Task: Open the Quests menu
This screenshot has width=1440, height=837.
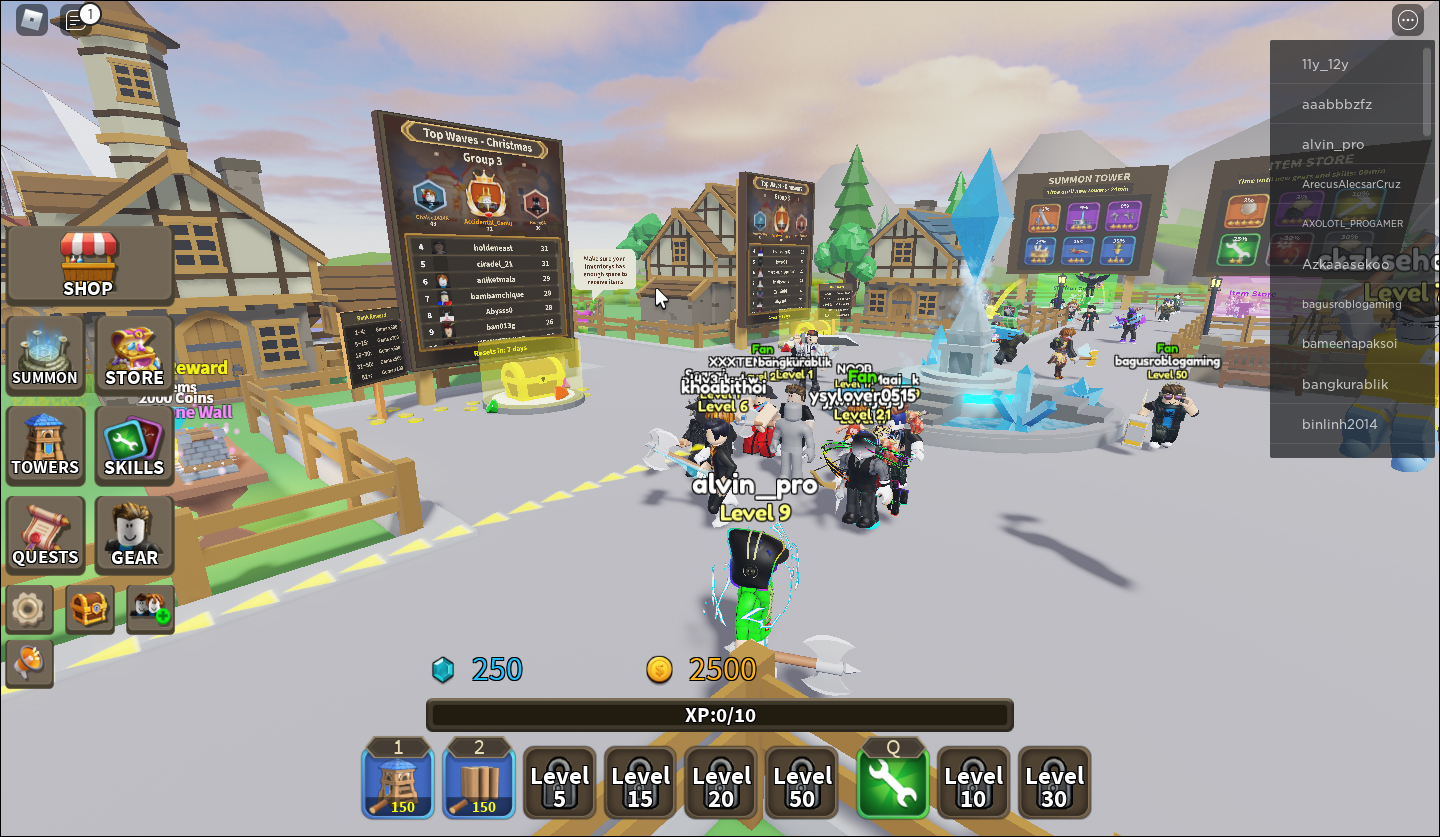Action: pyautogui.click(x=45, y=535)
